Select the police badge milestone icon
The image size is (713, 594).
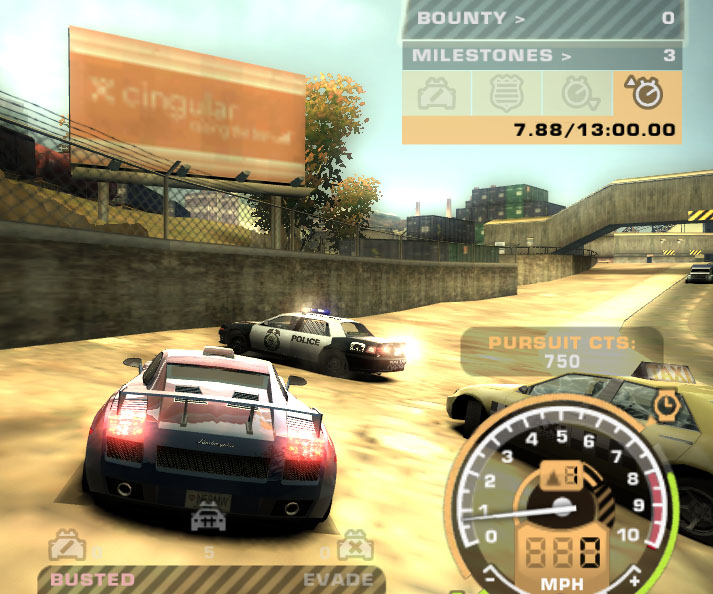tap(507, 93)
